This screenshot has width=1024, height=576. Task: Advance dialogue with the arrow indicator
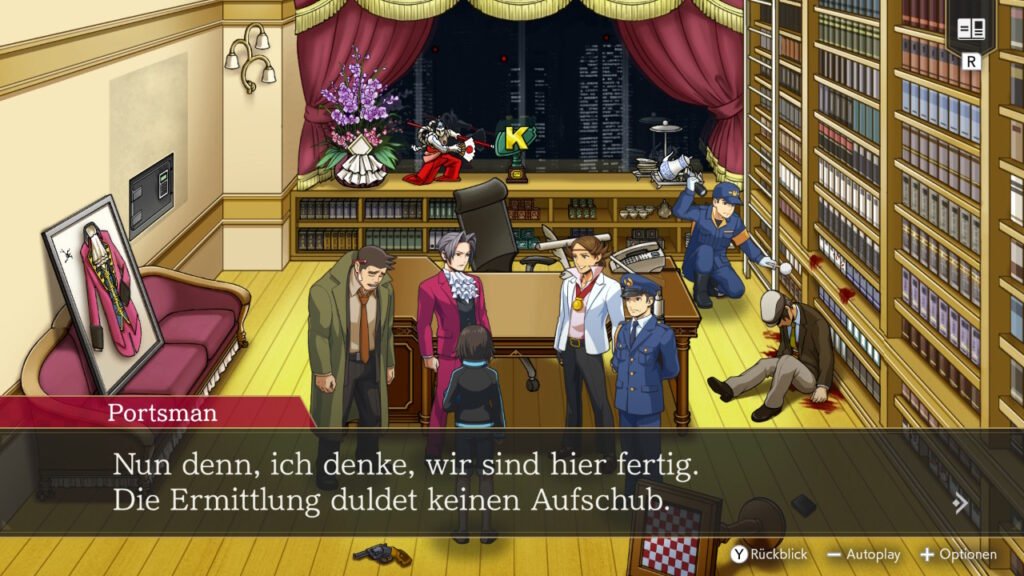pyautogui.click(x=961, y=503)
